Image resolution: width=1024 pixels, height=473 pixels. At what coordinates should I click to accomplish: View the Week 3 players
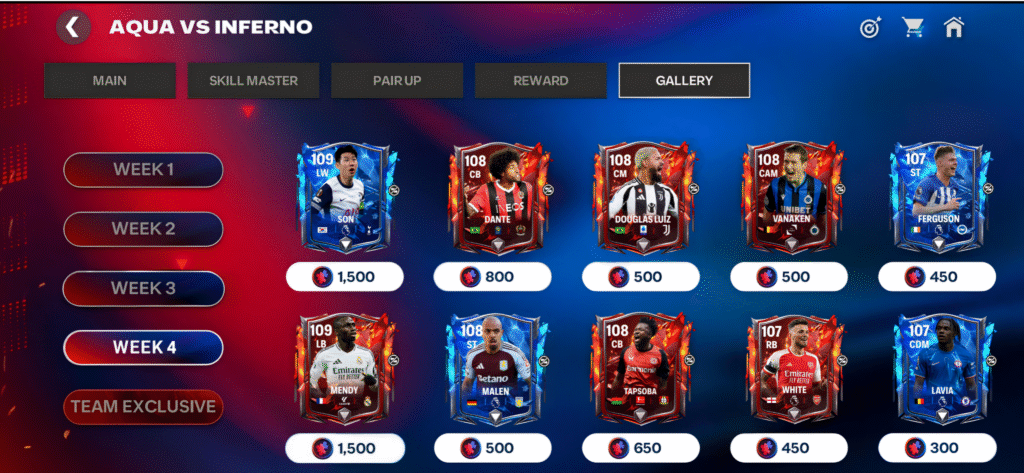click(143, 288)
